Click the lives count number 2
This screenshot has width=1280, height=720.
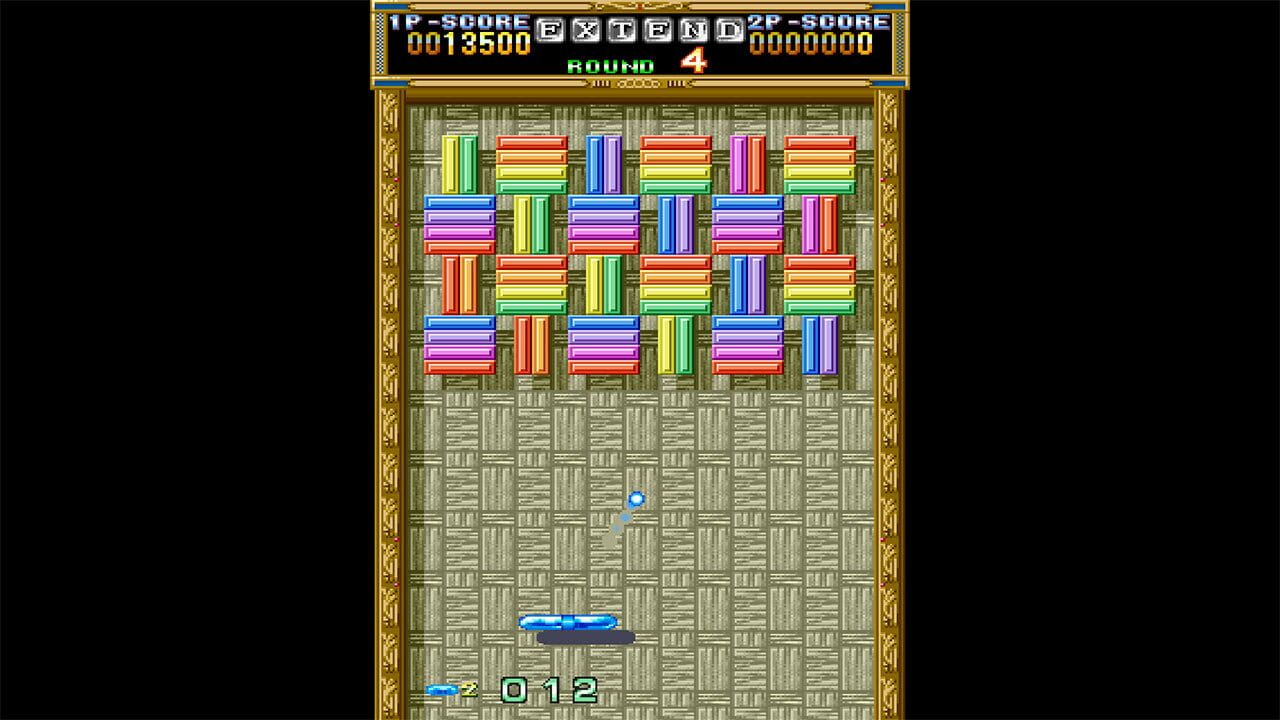pos(469,689)
